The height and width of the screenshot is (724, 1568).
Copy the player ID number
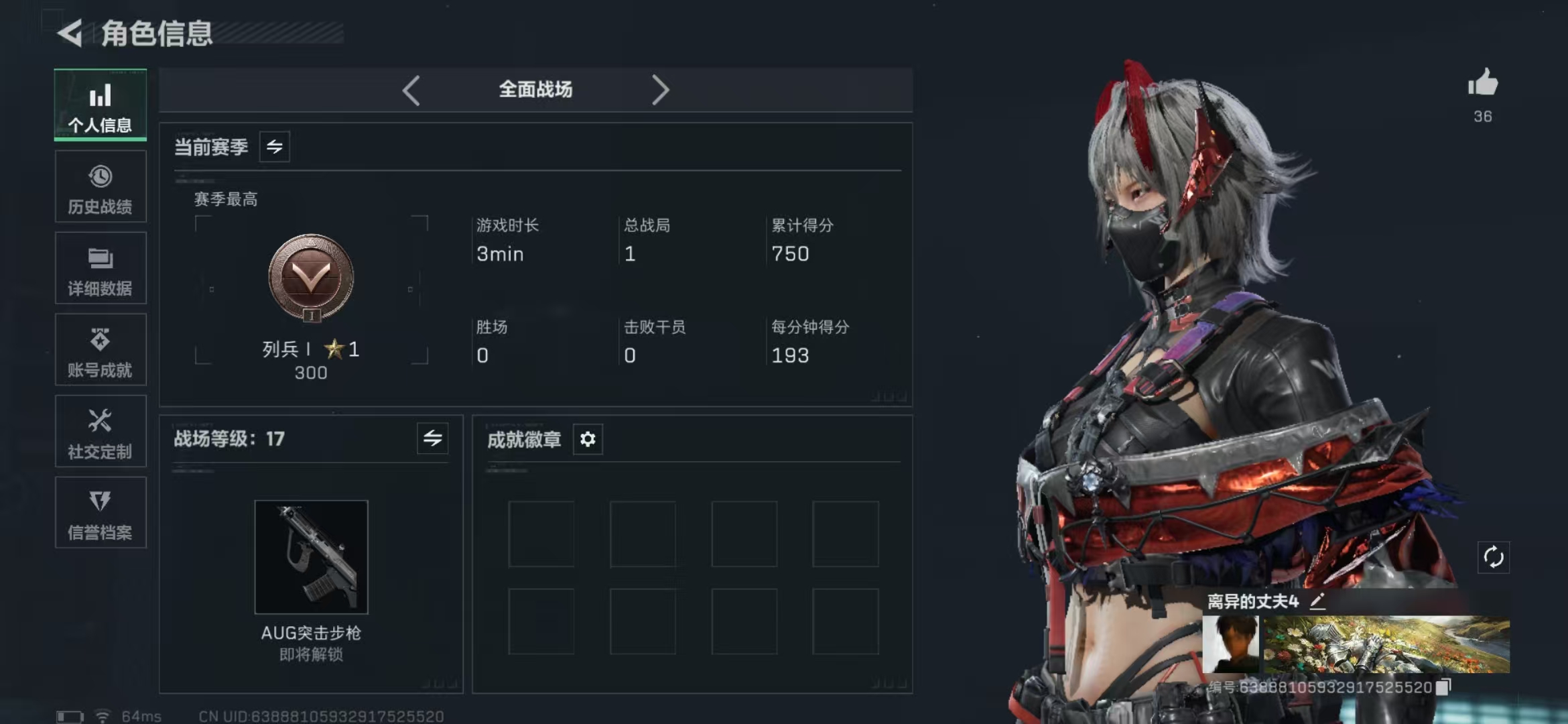1443,686
